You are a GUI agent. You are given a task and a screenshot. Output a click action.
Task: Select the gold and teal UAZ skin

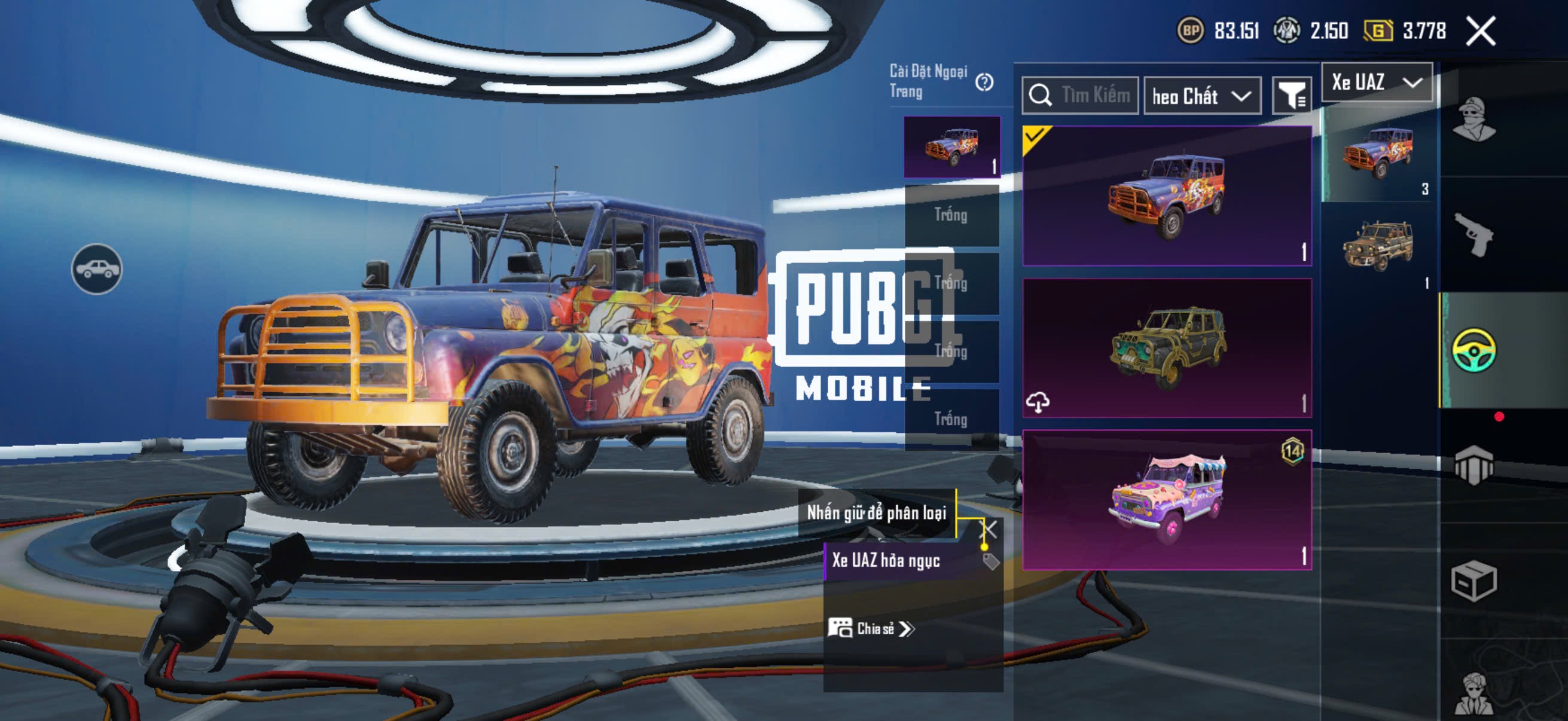tap(1167, 348)
